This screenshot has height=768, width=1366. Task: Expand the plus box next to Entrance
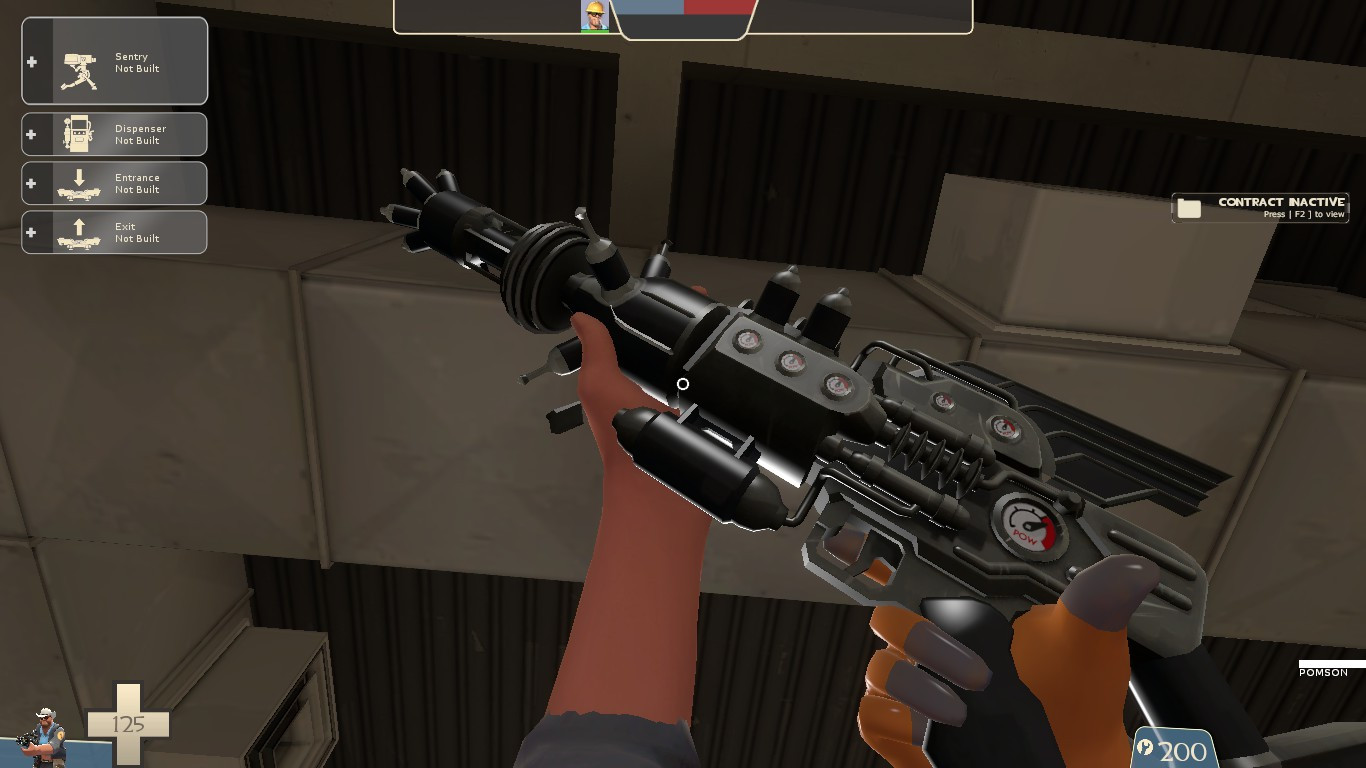pyautogui.click(x=31, y=182)
